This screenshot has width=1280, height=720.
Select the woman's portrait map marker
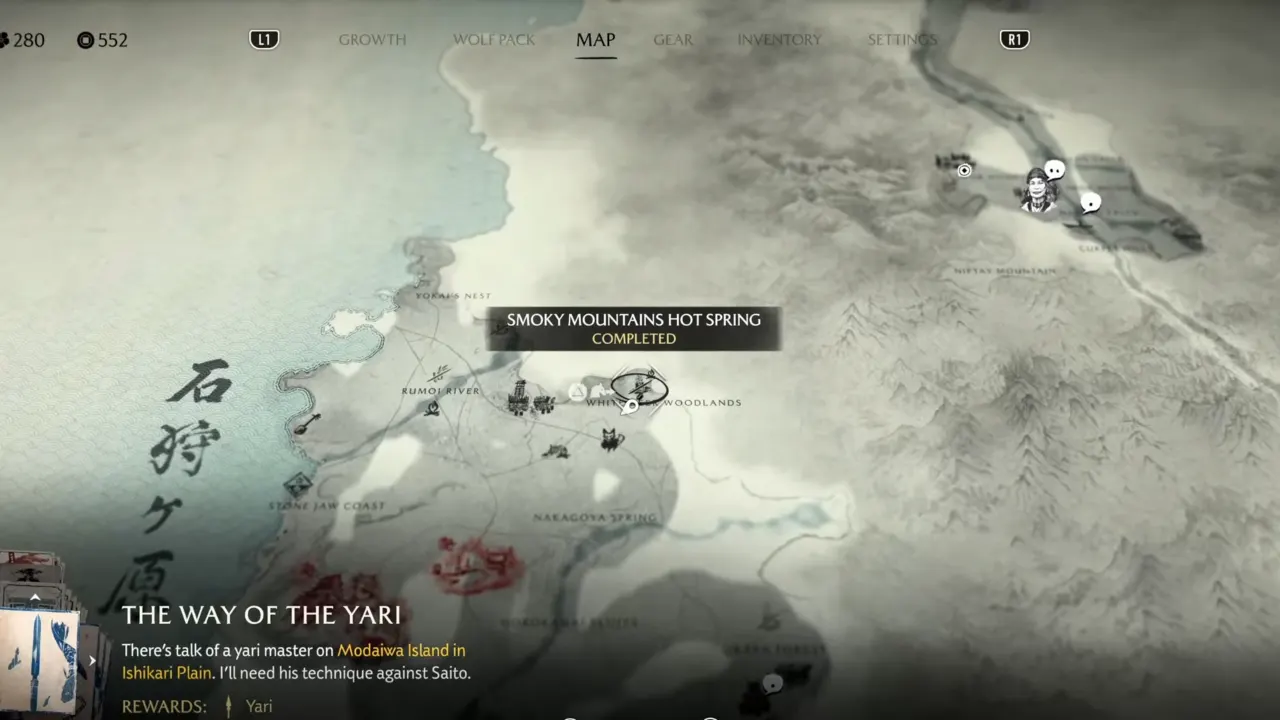[x=1038, y=191]
